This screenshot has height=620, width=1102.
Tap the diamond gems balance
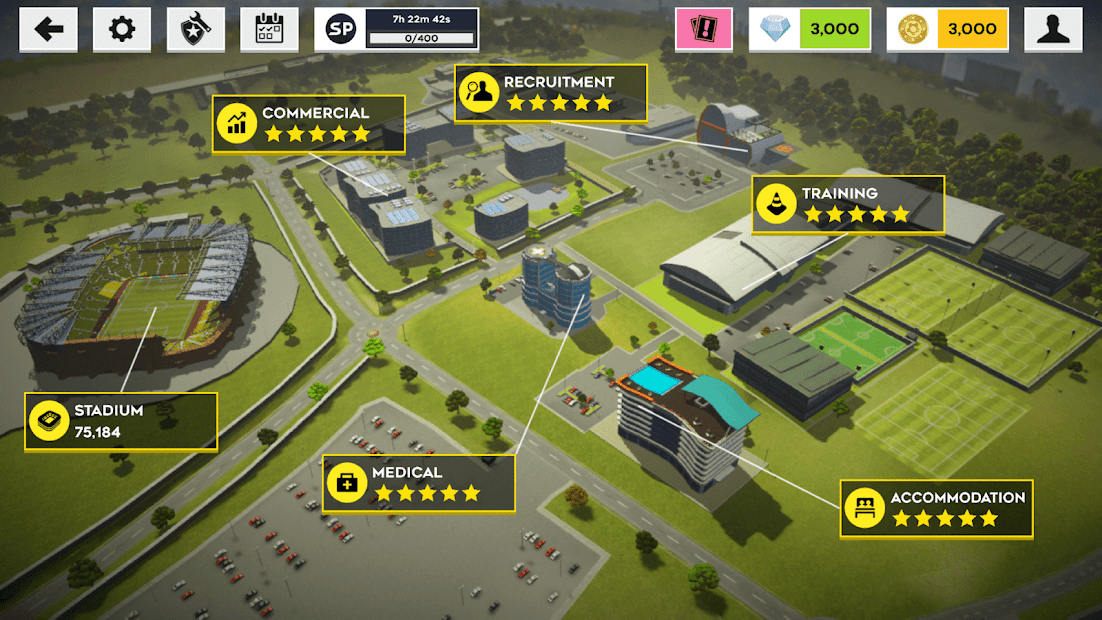[x=809, y=29]
